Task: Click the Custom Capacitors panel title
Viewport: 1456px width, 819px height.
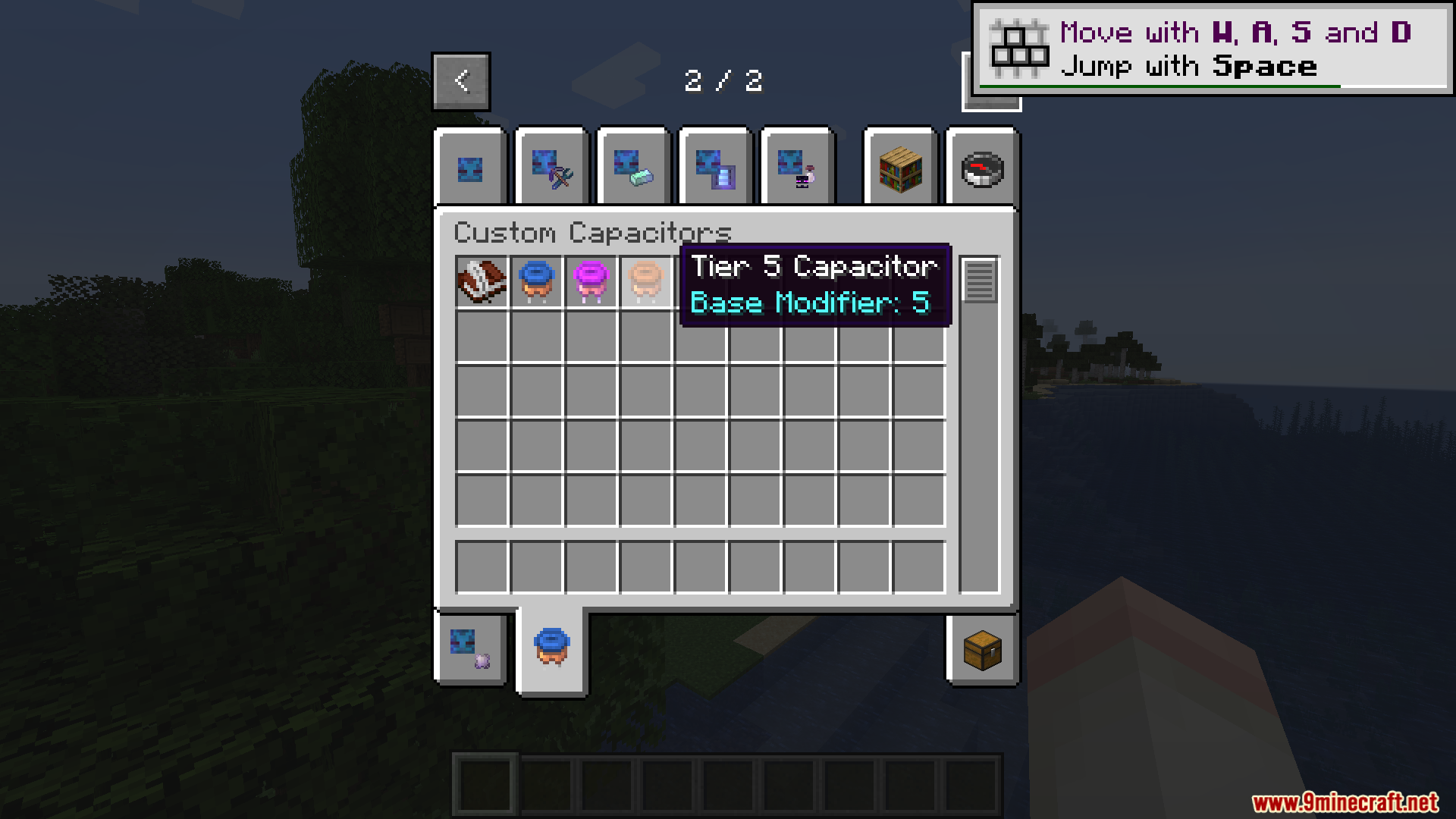Action: [x=594, y=232]
